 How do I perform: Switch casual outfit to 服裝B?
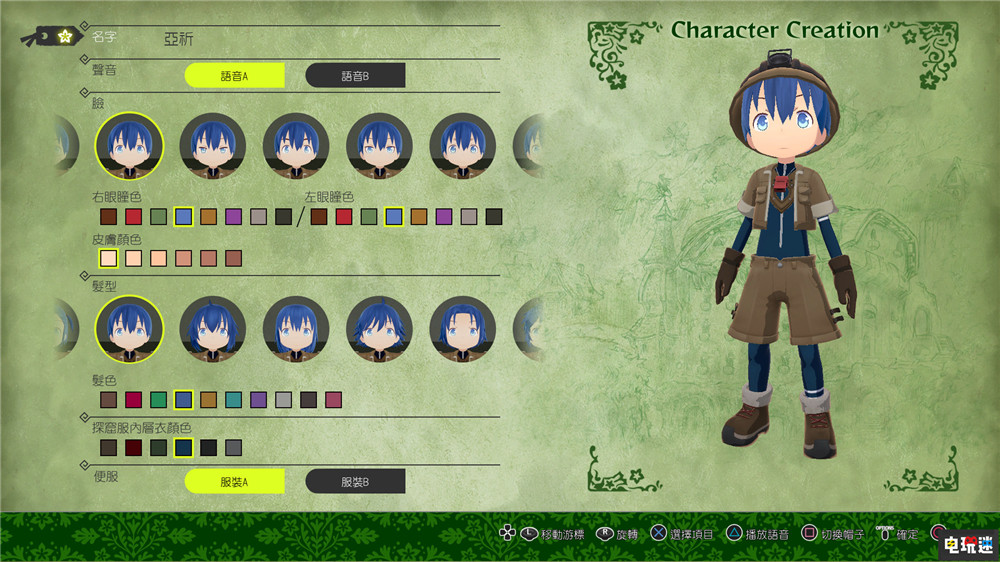(x=355, y=481)
